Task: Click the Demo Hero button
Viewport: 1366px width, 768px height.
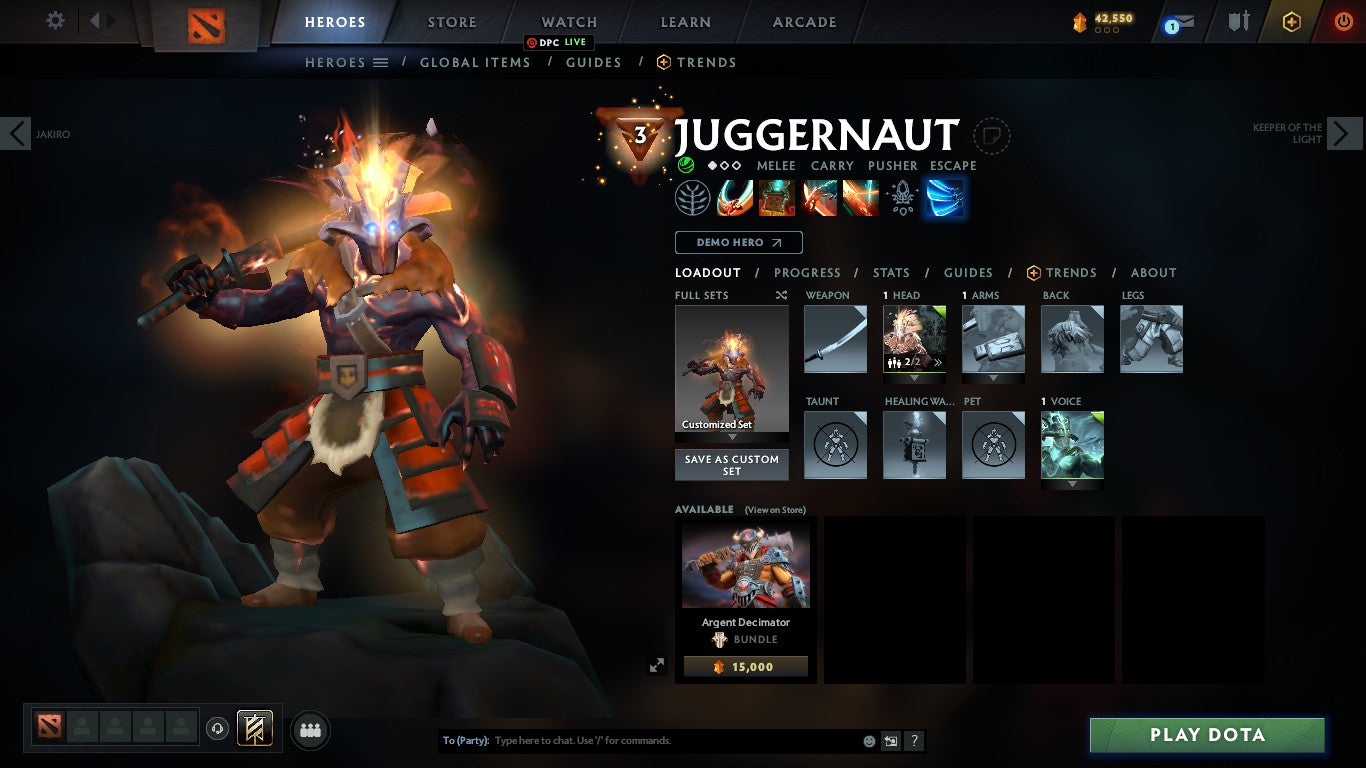Action: pyautogui.click(x=737, y=242)
